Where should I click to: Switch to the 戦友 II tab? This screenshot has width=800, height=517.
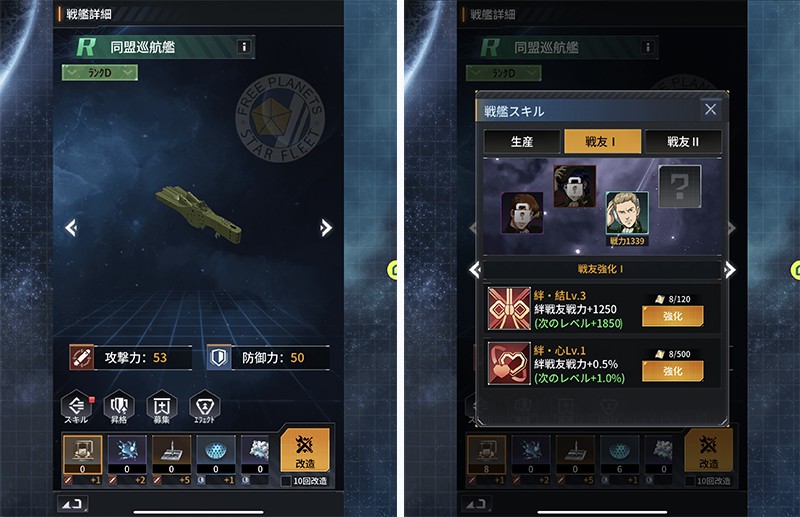tap(684, 141)
